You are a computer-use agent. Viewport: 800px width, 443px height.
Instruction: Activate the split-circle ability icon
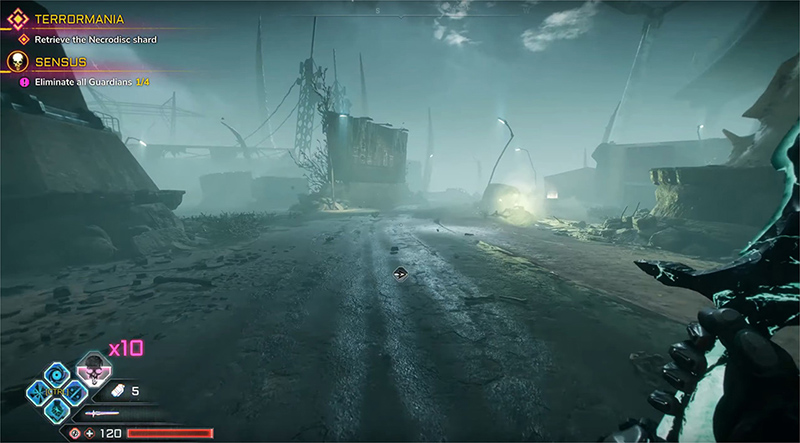(76, 391)
